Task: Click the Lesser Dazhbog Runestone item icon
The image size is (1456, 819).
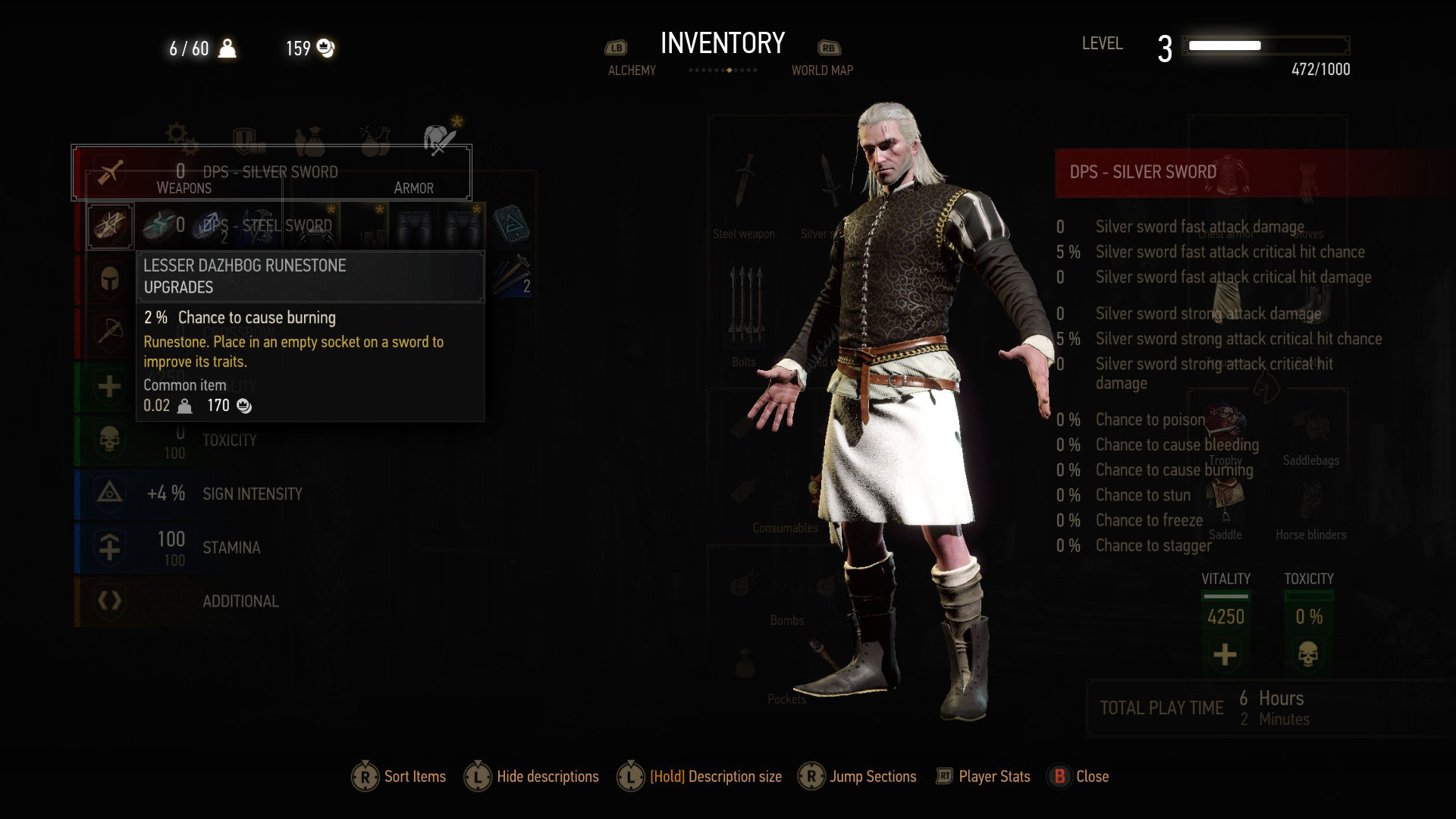Action: point(110,225)
